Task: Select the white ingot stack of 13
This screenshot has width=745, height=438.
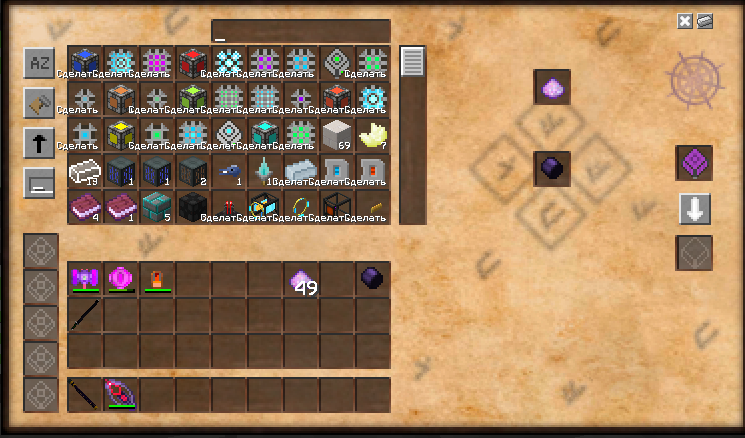Action: (x=85, y=172)
